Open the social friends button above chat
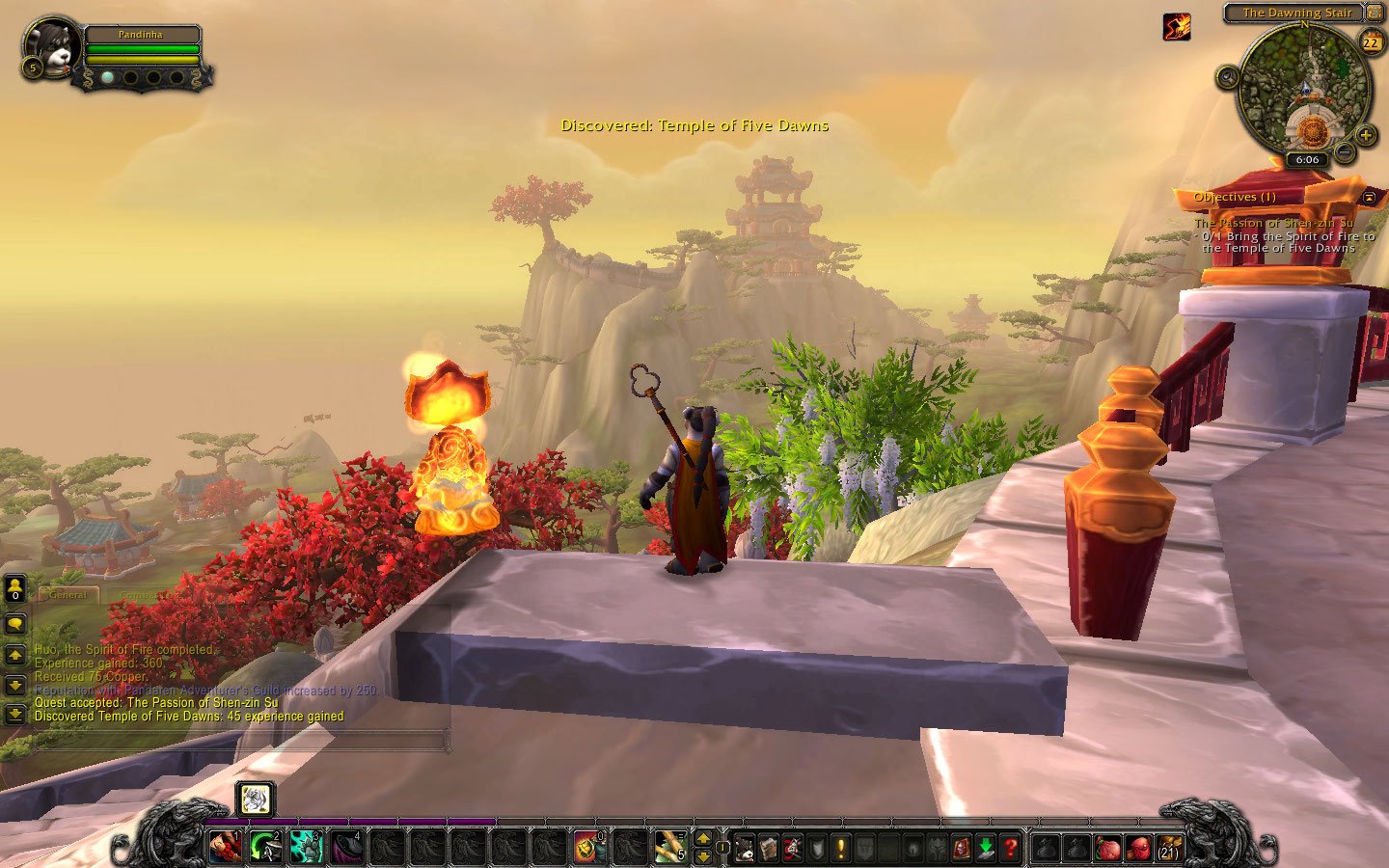The width and height of the screenshot is (1389, 868). [15, 587]
